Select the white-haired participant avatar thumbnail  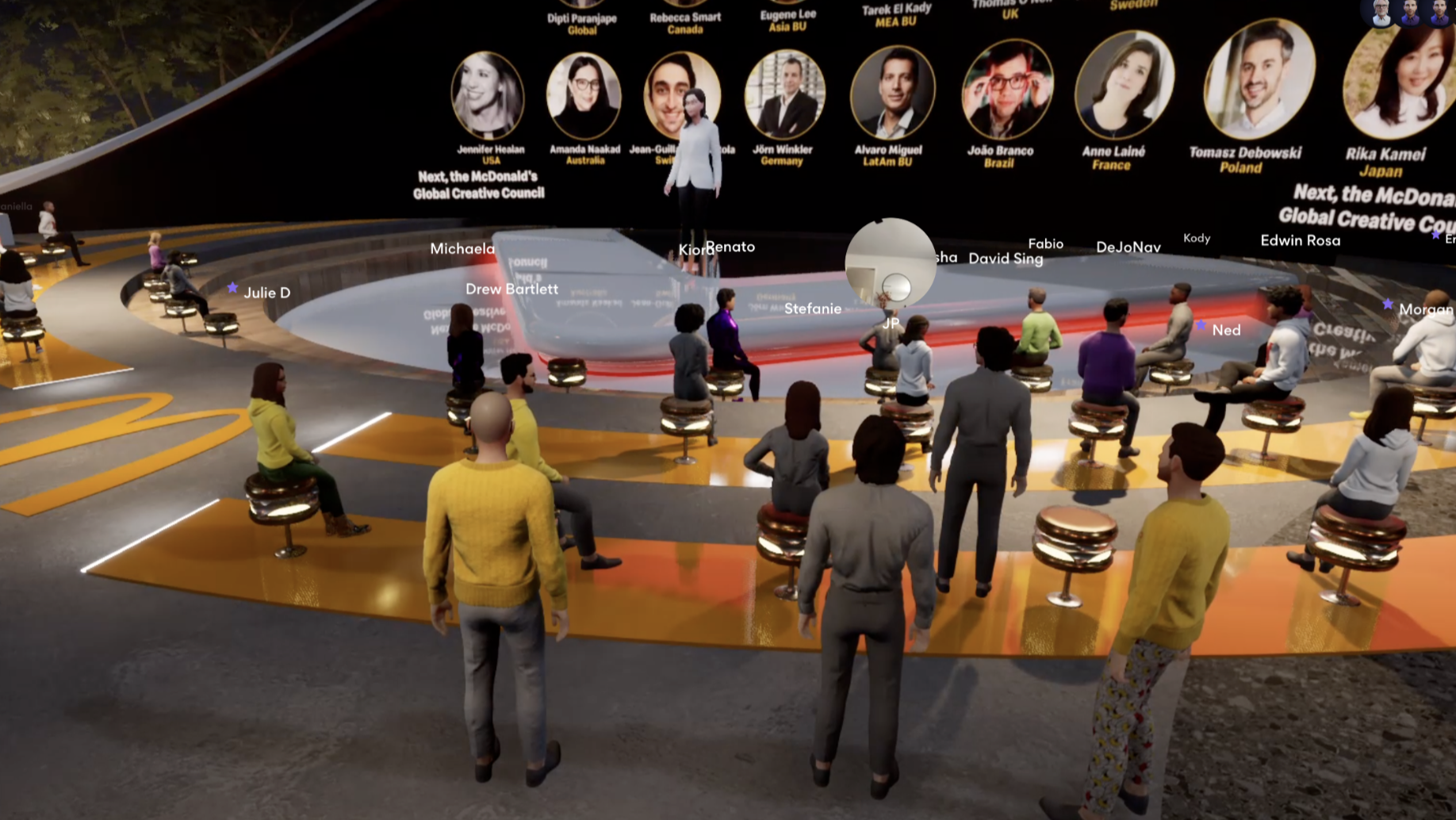coord(1381,13)
